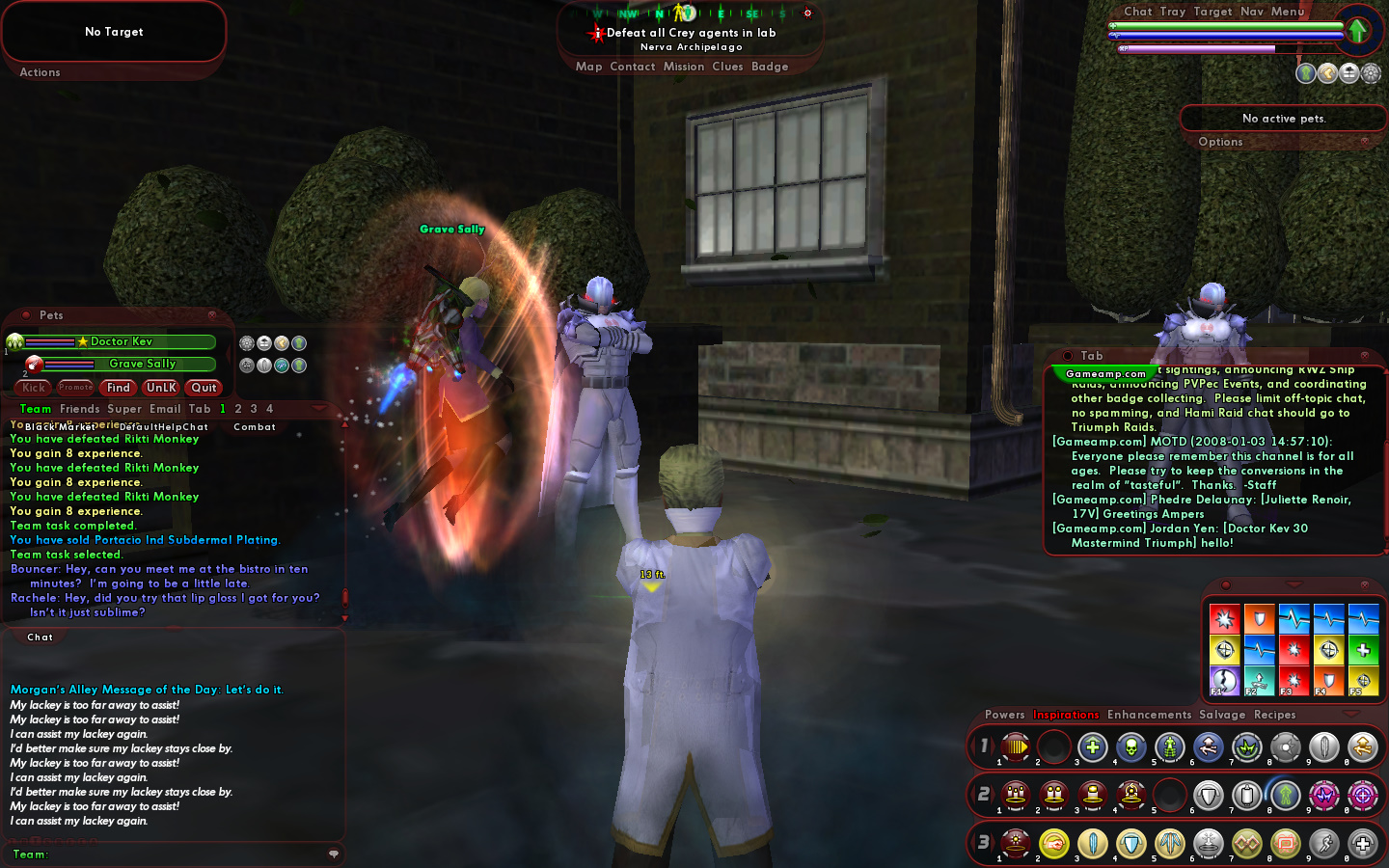Switch chat to the Combat tab
1389x868 pixels.
255,426
